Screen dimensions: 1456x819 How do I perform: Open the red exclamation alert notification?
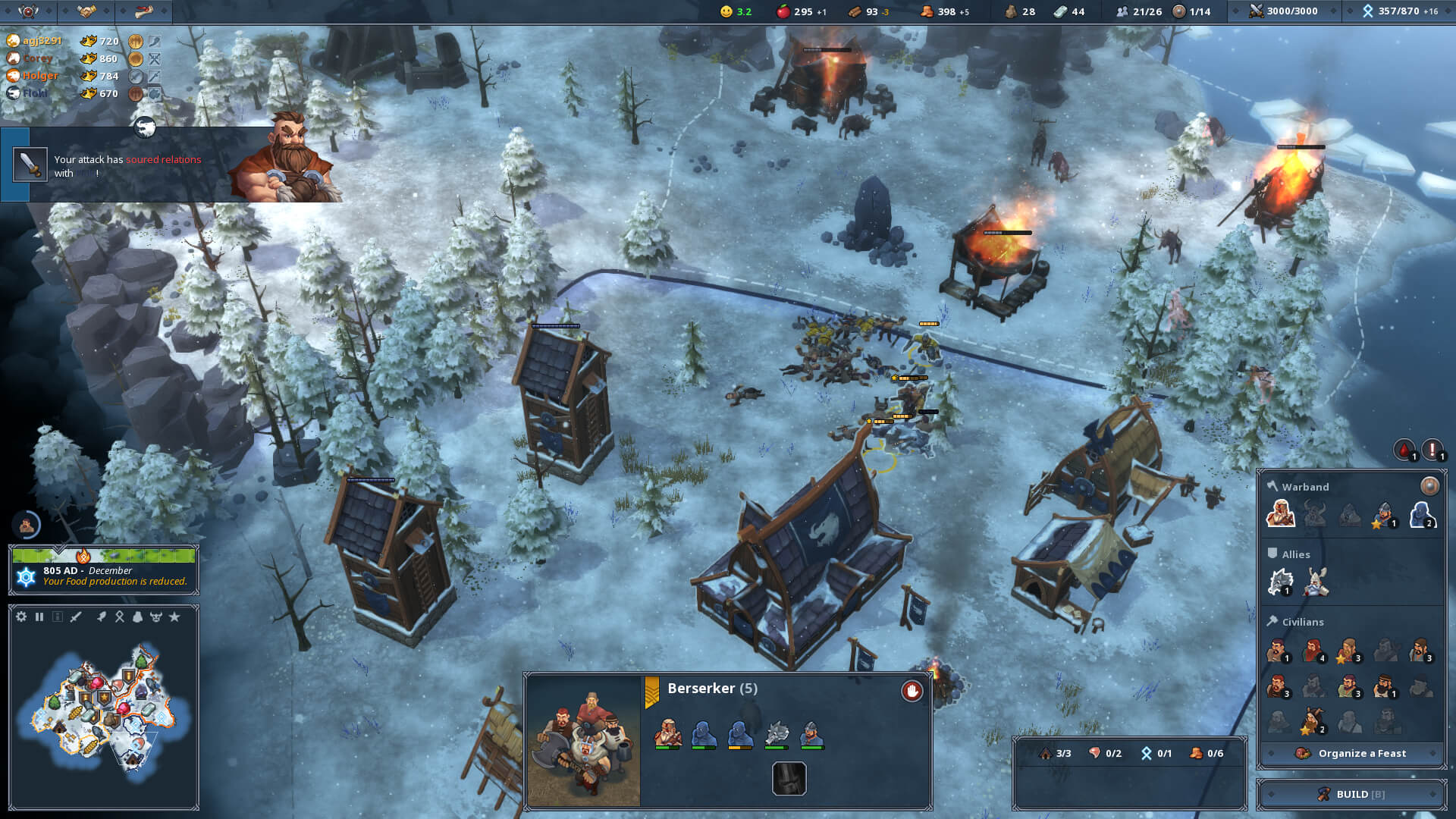[1432, 450]
